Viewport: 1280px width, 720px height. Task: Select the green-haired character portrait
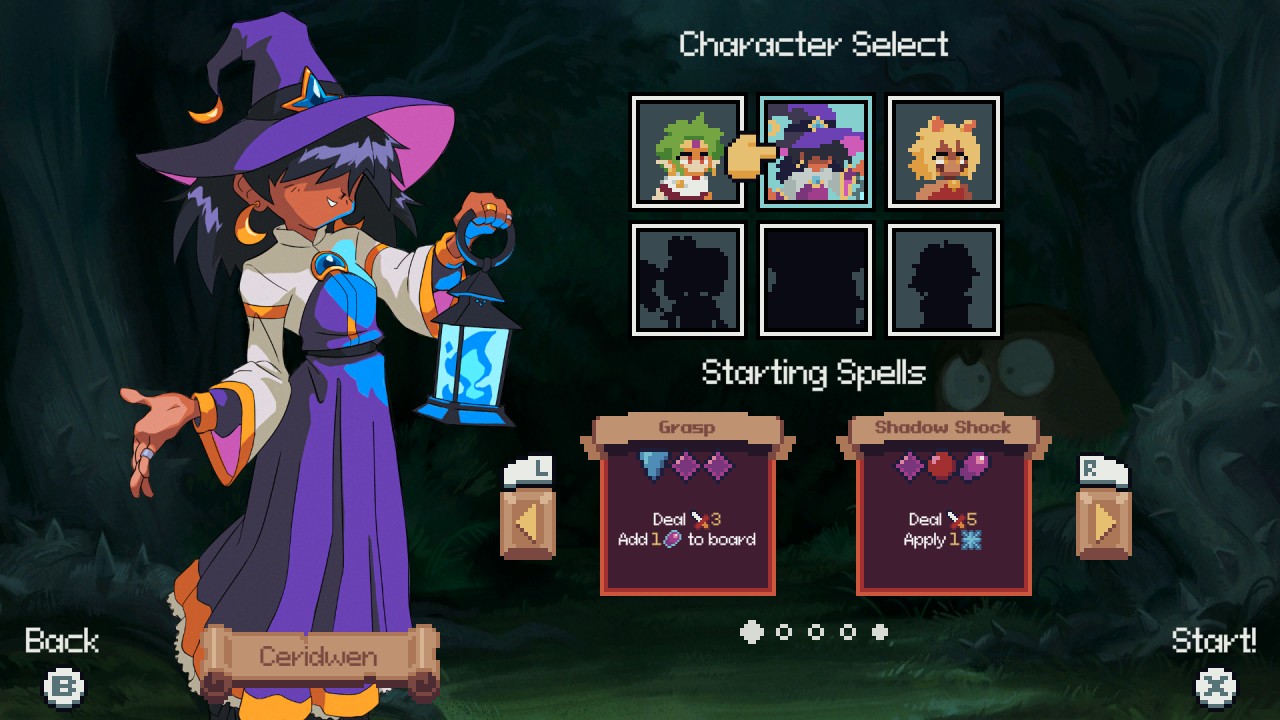(x=687, y=152)
